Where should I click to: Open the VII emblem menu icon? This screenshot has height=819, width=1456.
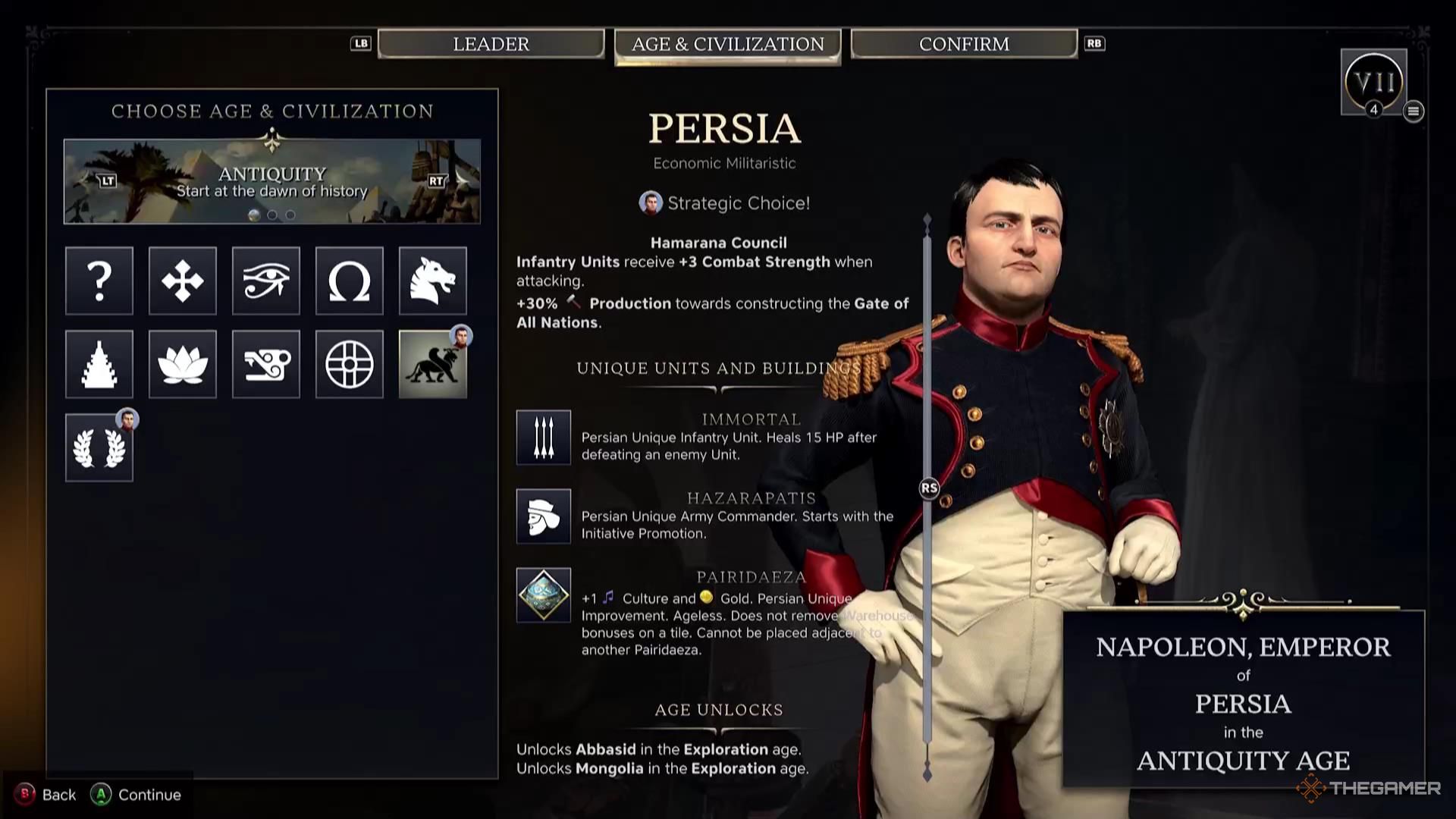click(1414, 111)
